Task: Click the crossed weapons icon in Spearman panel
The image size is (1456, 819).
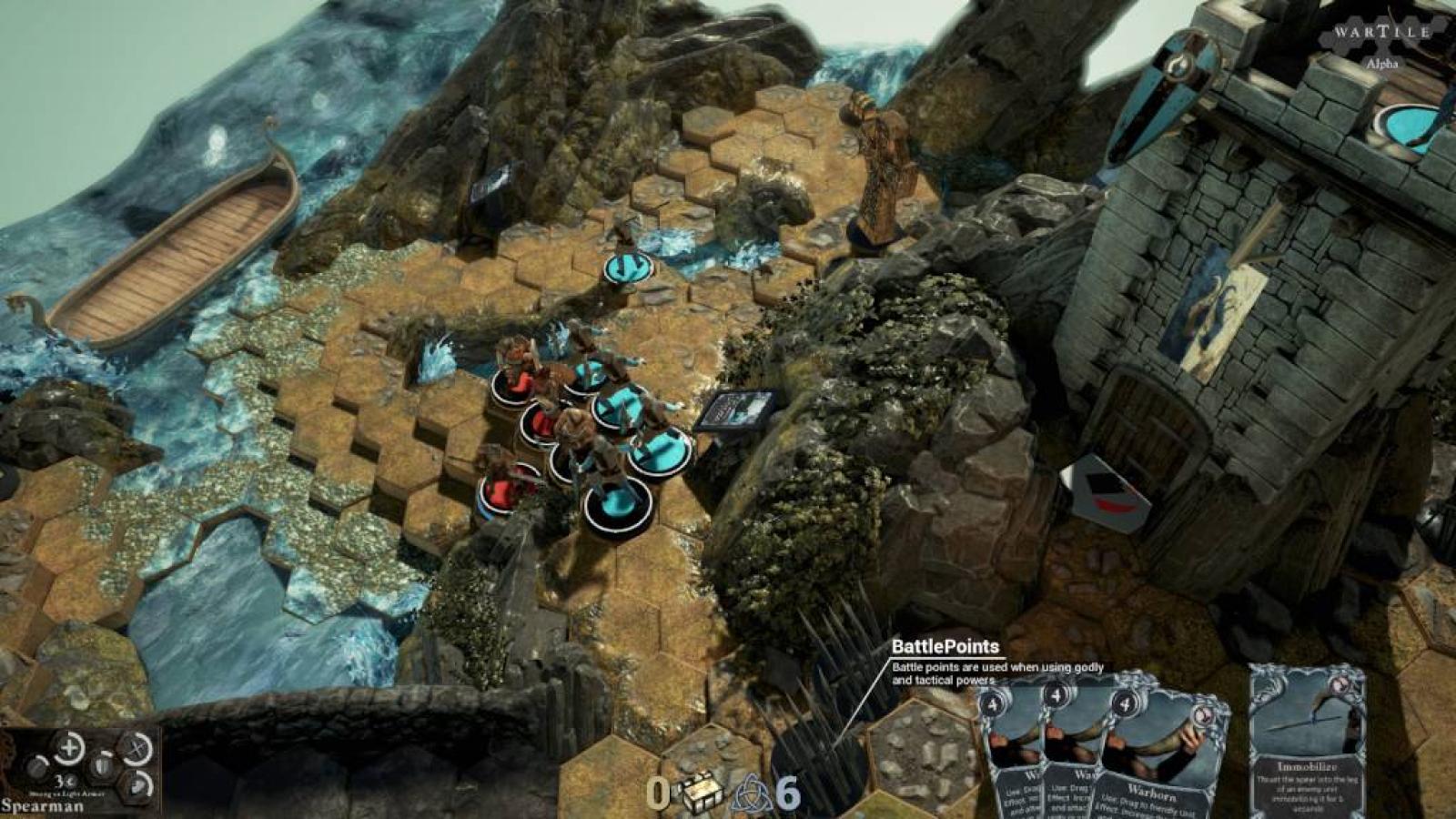Action: pyautogui.click(x=136, y=748)
